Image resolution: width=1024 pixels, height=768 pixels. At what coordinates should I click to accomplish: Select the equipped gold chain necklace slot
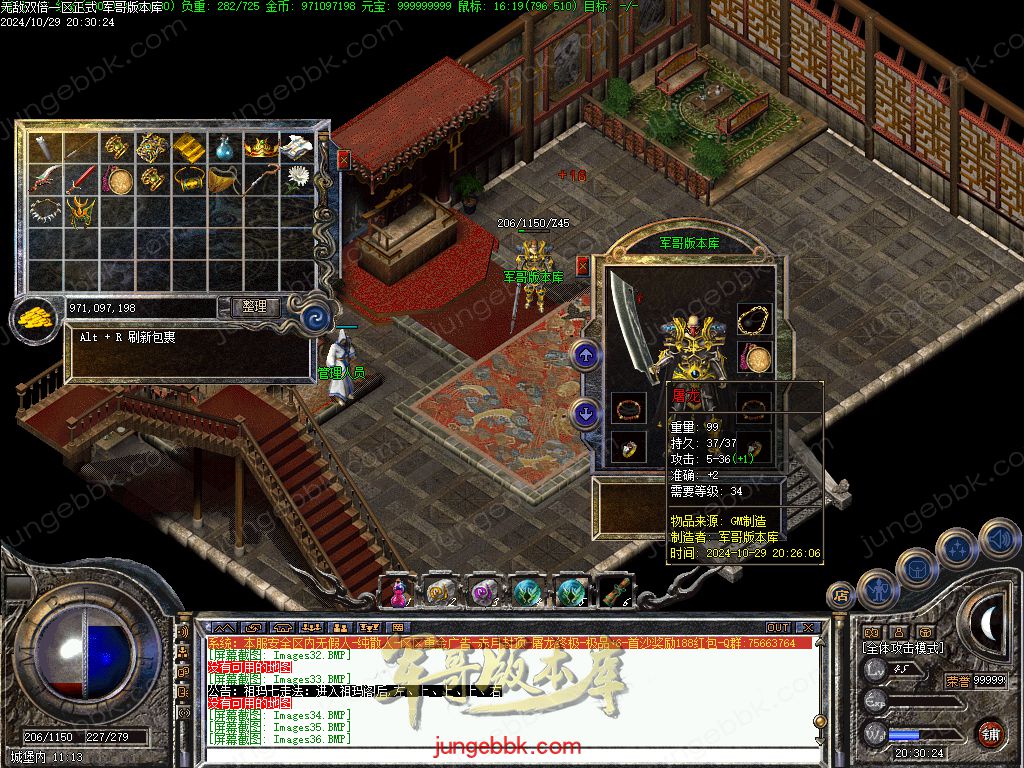(753, 320)
